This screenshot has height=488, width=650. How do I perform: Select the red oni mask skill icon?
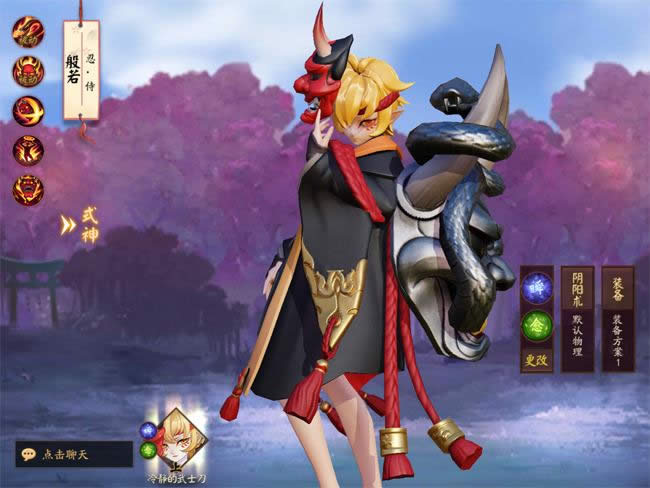point(28,71)
